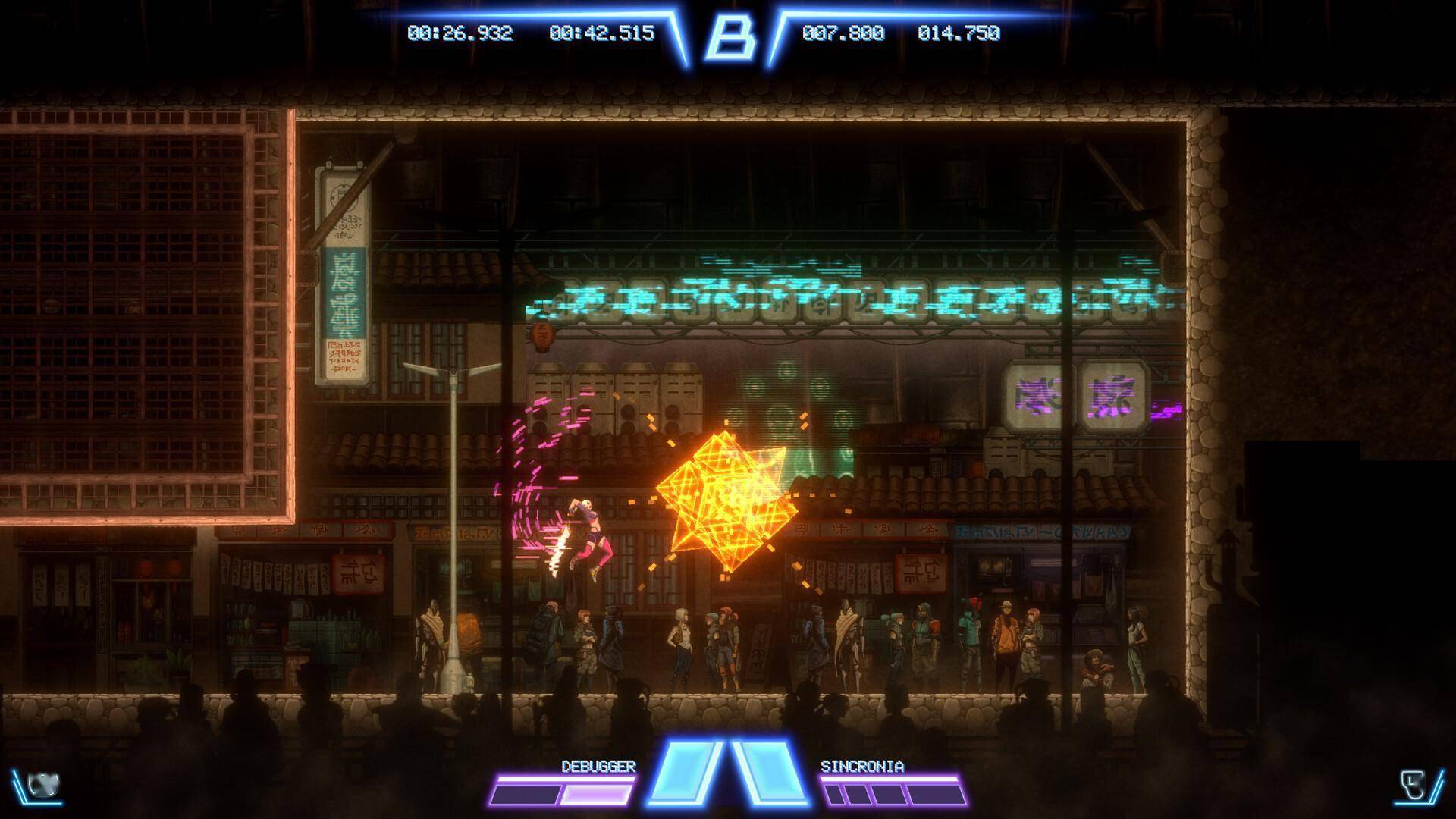The image size is (1456, 819).
Task: Select the clock icon in the corner bracket
Action: (1412, 785)
